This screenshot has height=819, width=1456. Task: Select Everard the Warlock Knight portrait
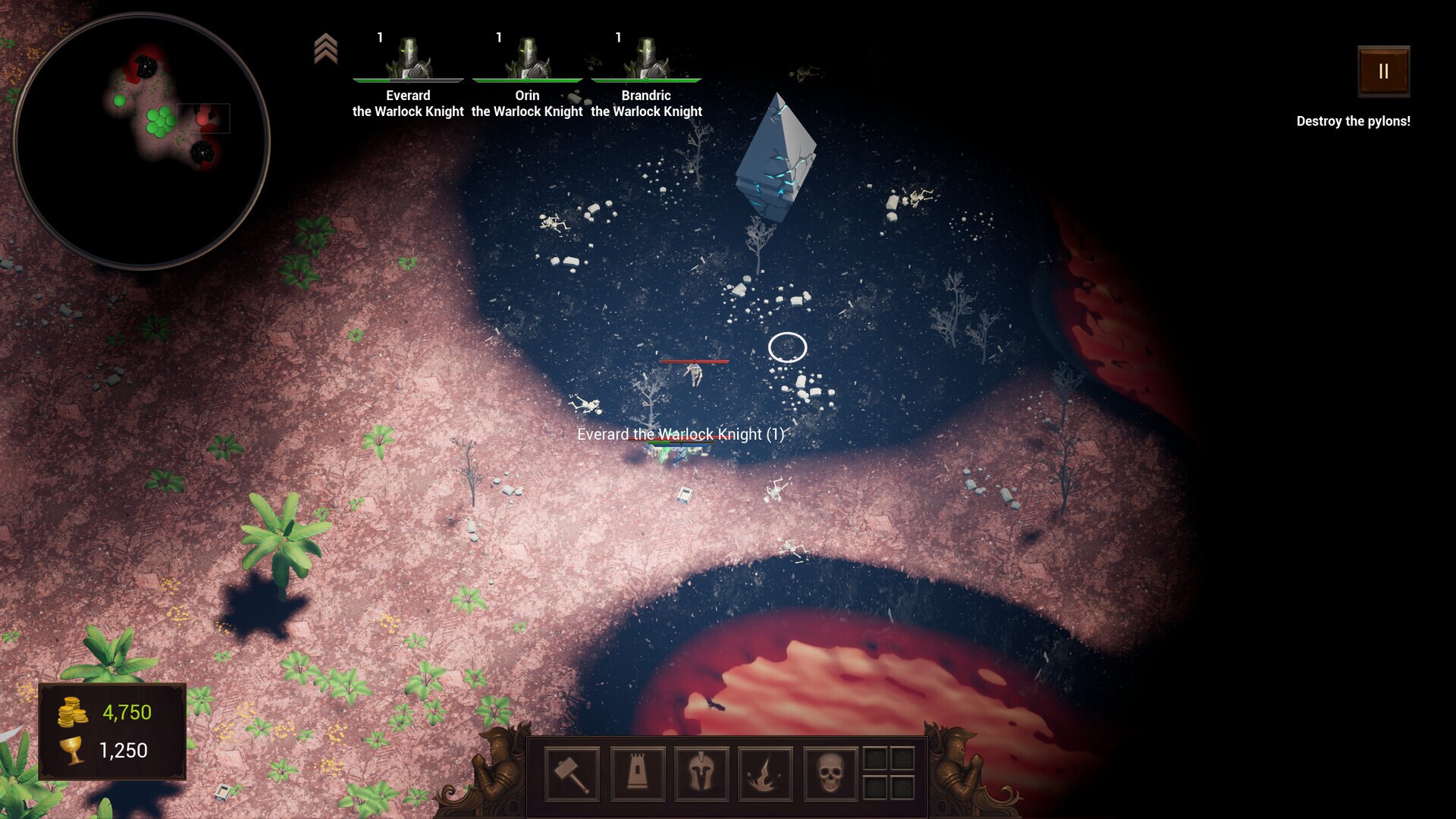point(408,57)
